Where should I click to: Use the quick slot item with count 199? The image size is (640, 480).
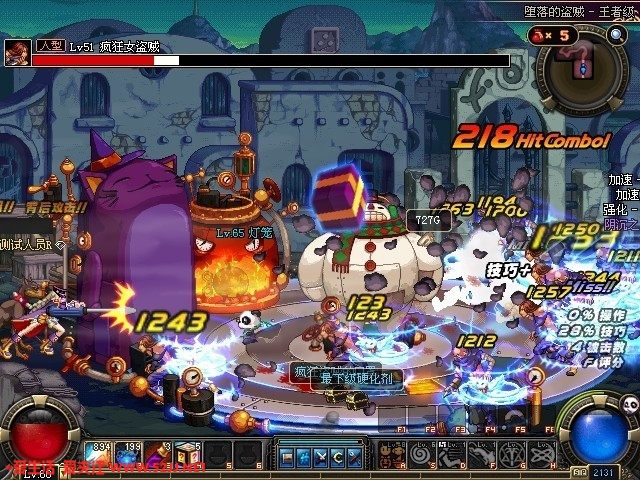(131, 455)
